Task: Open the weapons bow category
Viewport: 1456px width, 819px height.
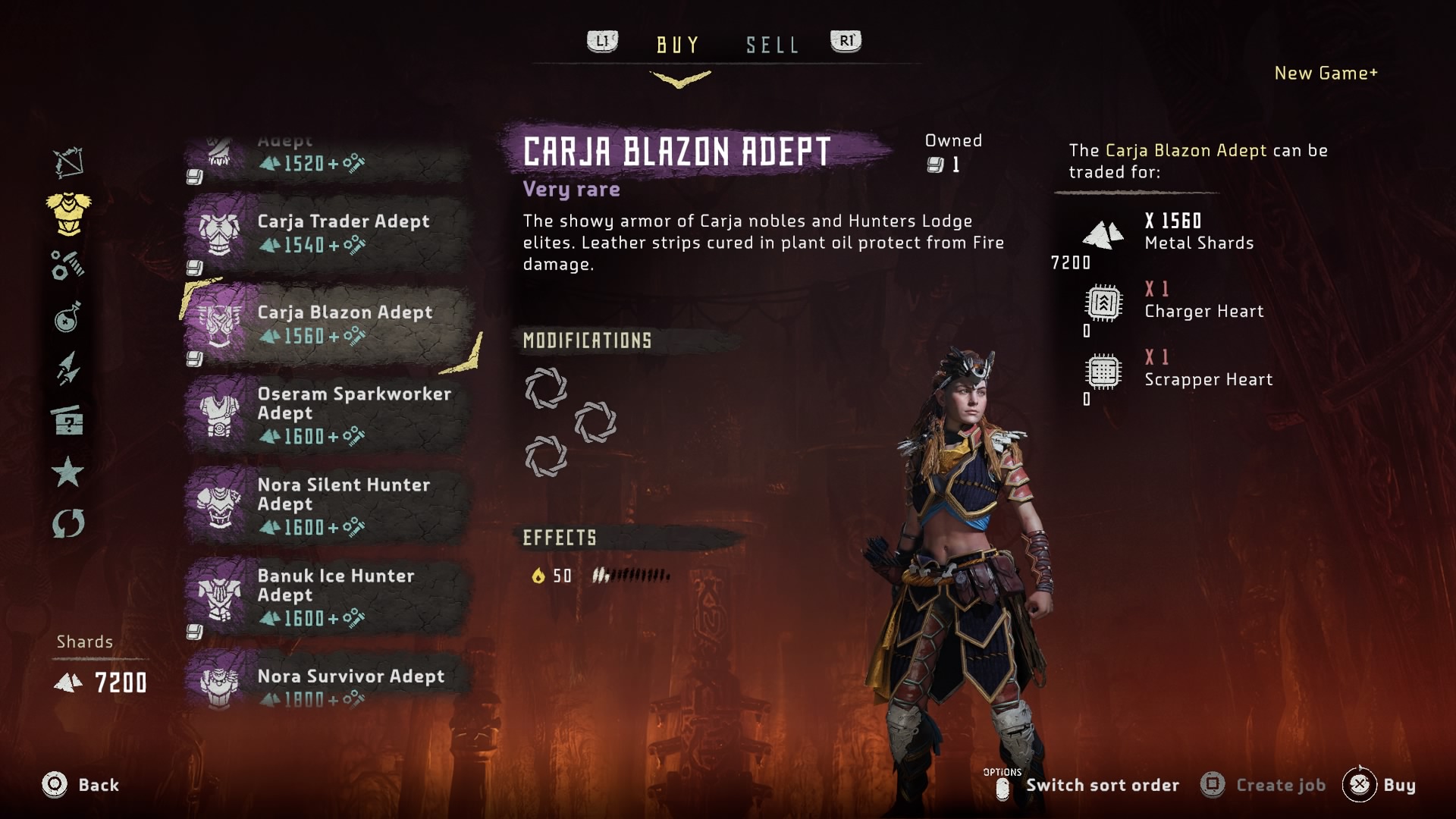Action: [x=68, y=162]
